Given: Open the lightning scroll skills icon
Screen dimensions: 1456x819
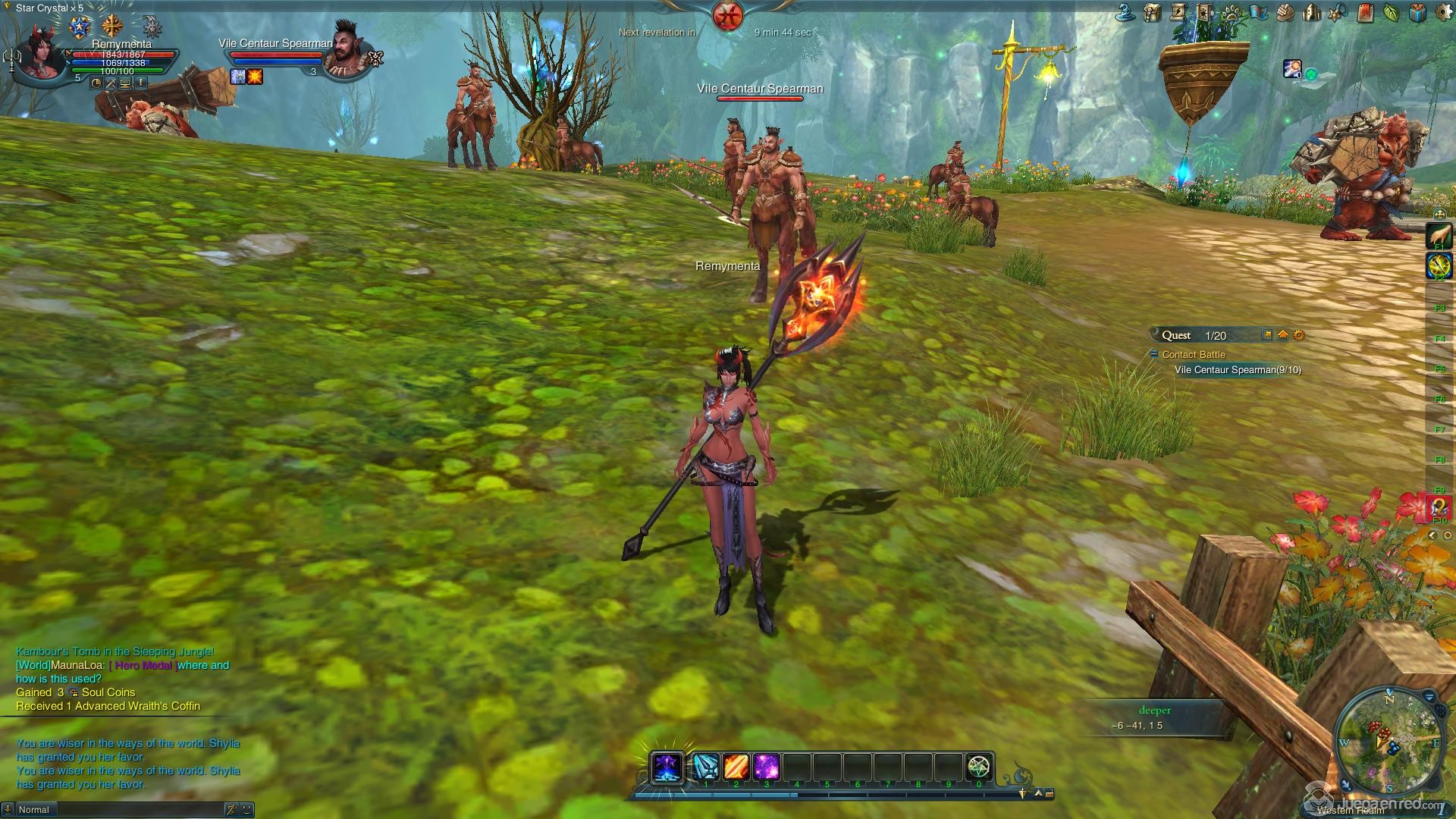Looking at the screenshot, I should coord(1179,11).
